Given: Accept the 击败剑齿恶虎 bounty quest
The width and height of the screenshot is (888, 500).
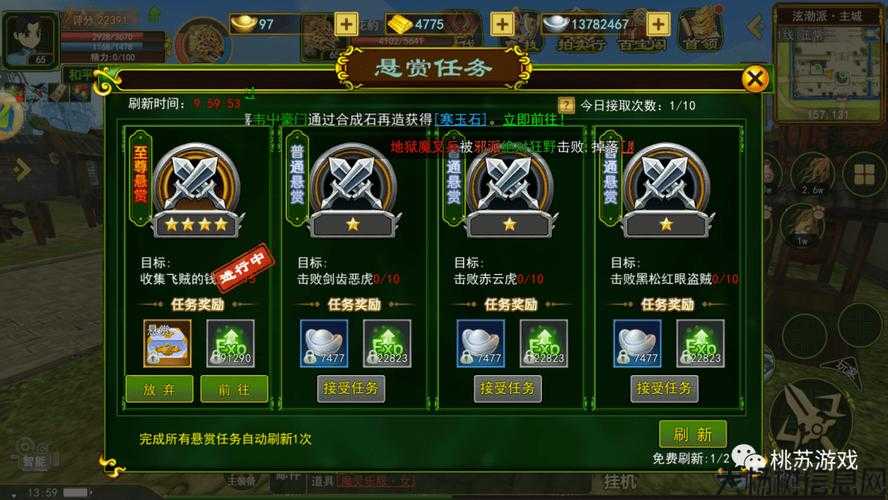Looking at the screenshot, I should (x=351, y=388).
